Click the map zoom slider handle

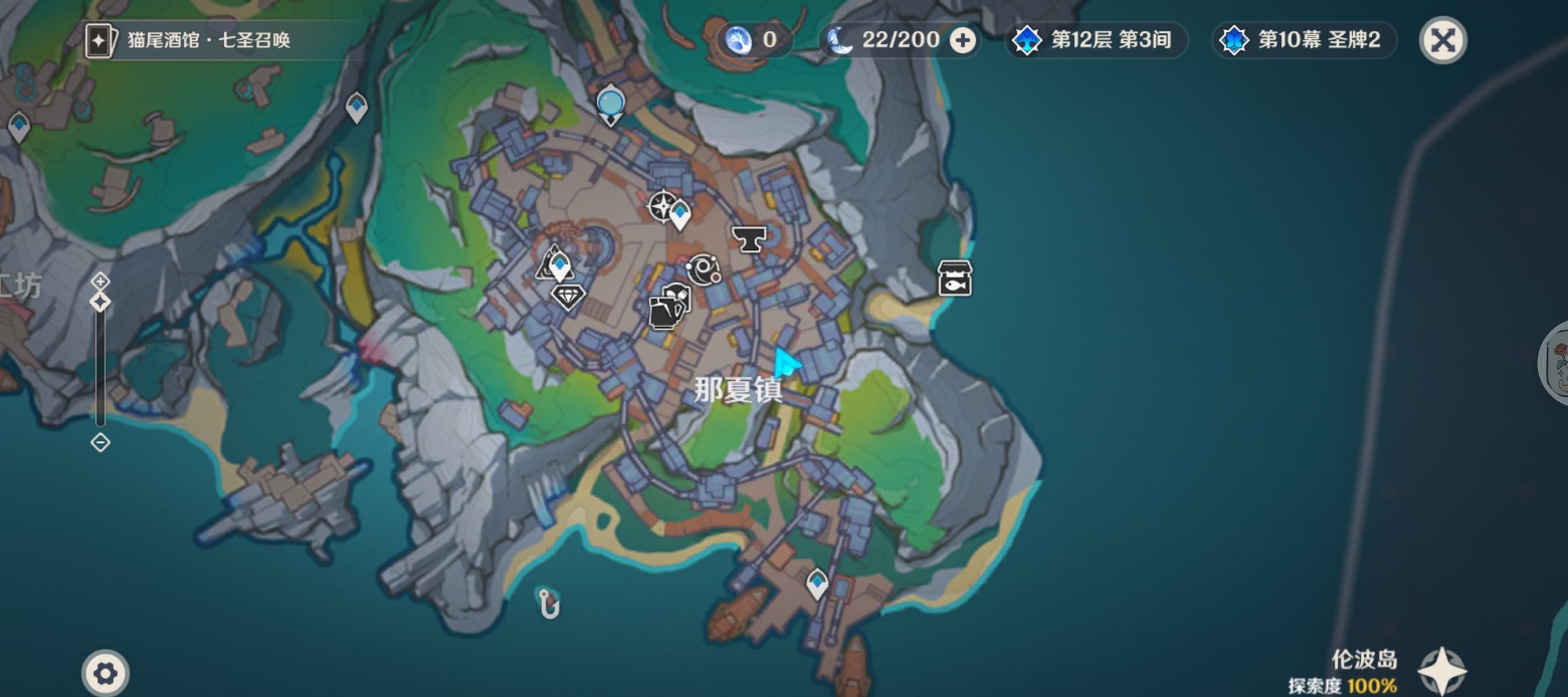tap(101, 302)
